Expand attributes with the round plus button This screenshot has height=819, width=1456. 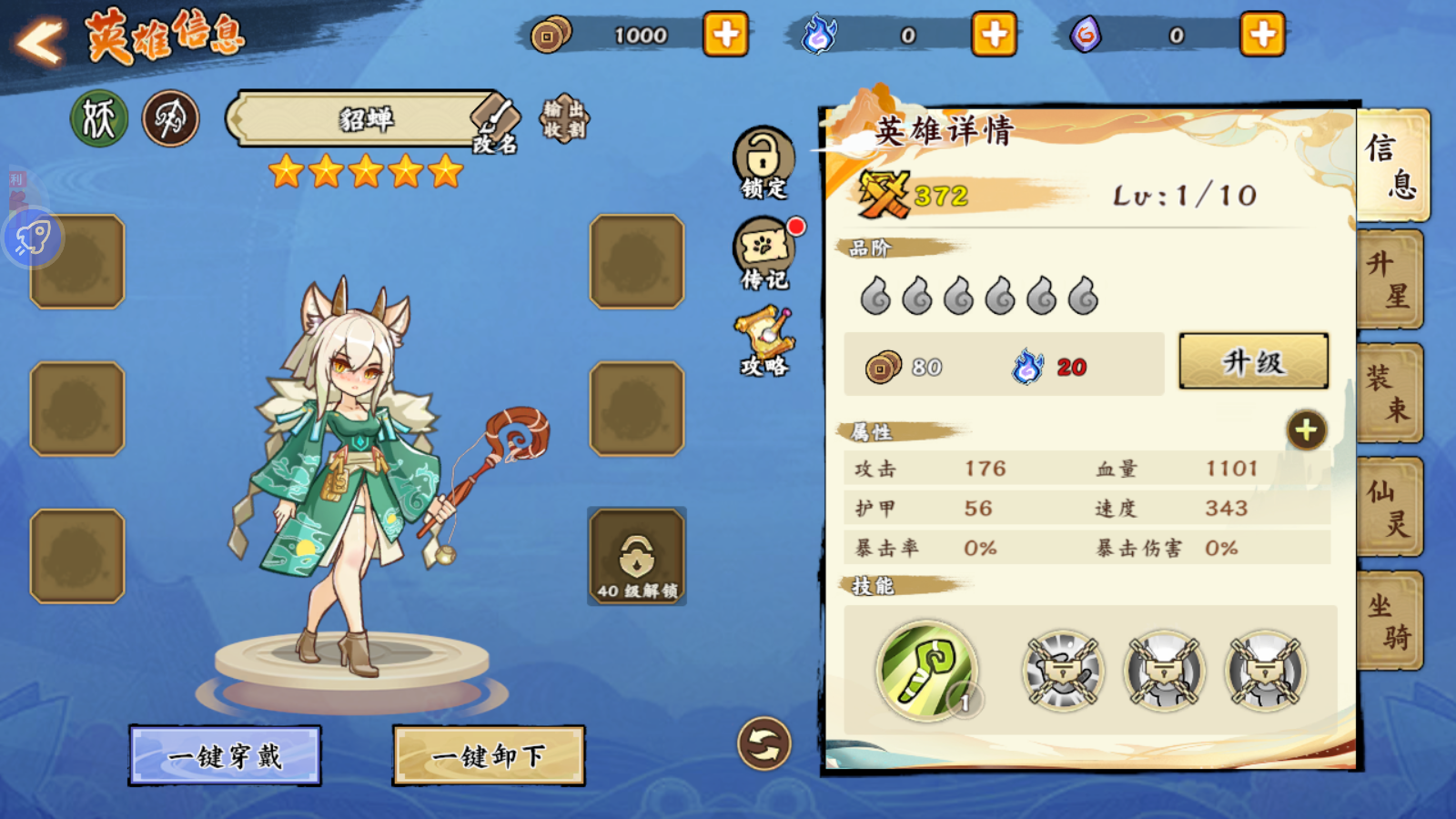coord(1306,430)
